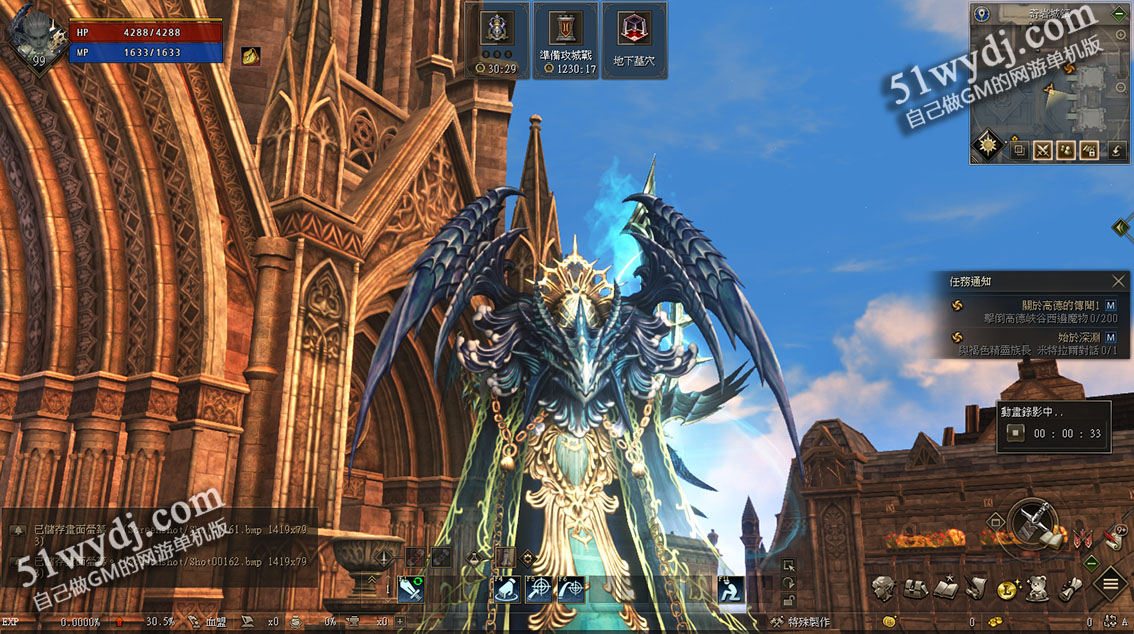
Task: Open the gold L coin shop icon
Action: [1007, 590]
